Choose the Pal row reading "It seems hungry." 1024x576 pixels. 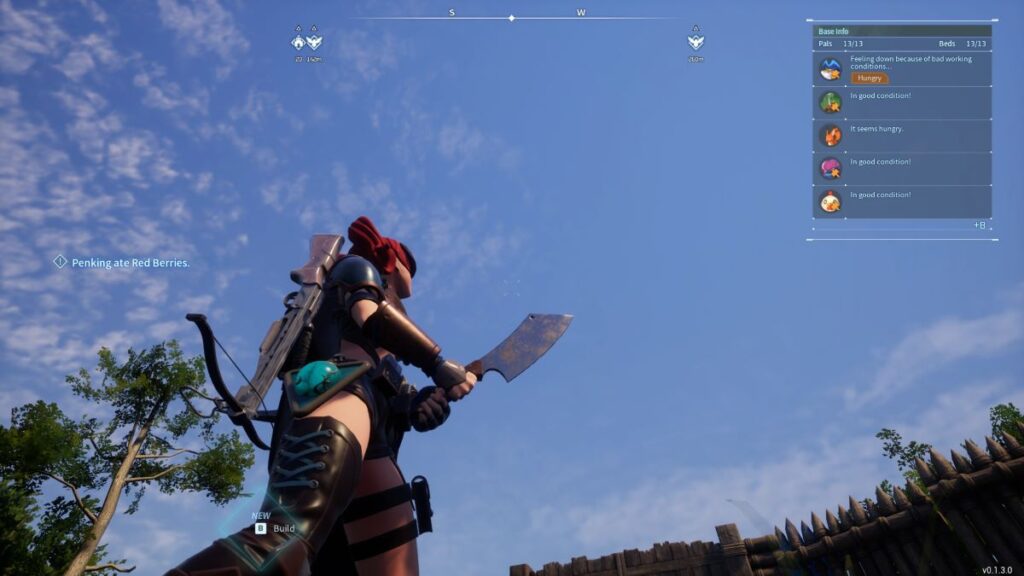point(902,135)
